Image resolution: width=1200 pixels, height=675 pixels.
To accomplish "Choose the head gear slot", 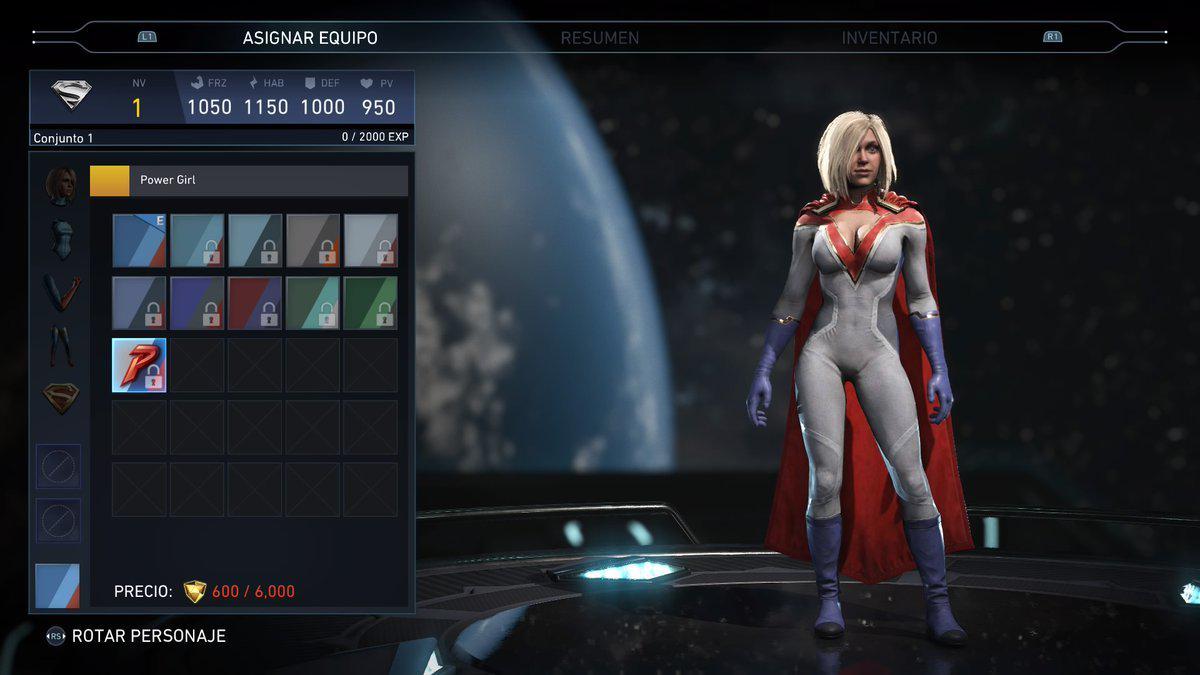I will click(x=60, y=187).
